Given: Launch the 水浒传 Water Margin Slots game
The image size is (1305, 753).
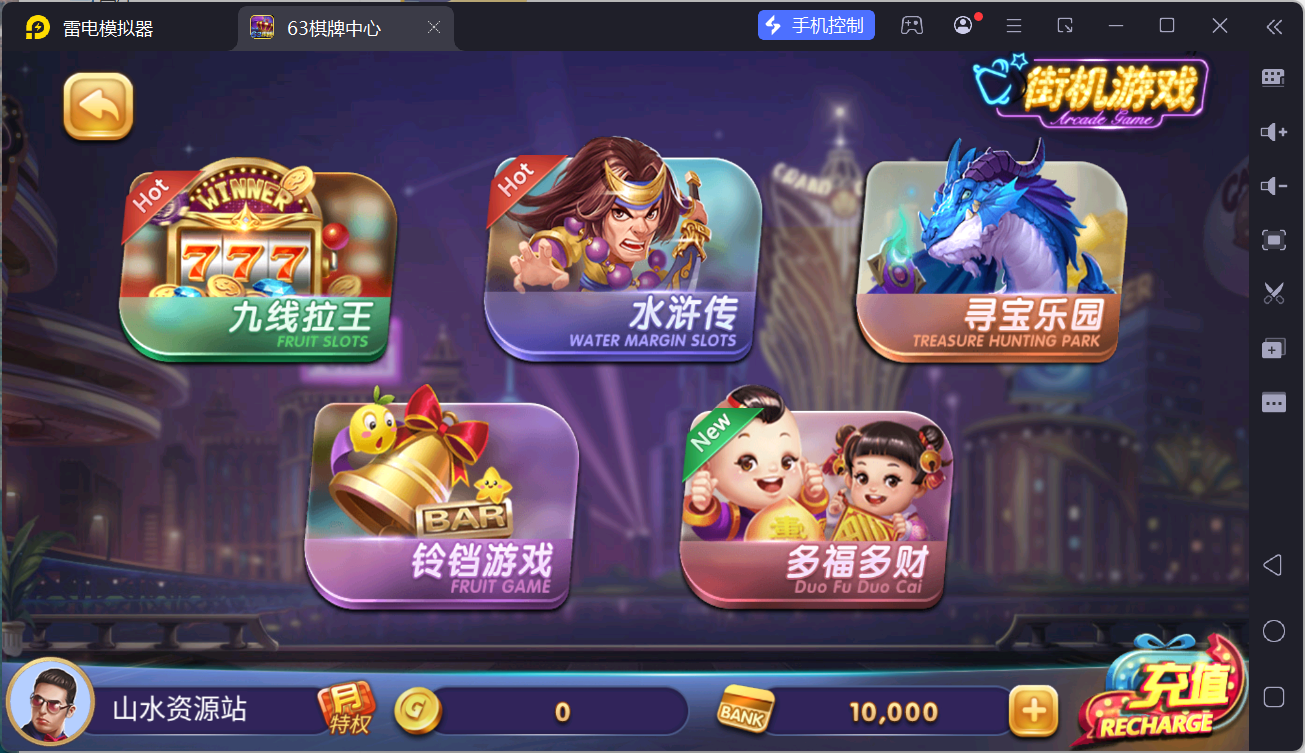Looking at the screenshot, I should tap(621, 255).
